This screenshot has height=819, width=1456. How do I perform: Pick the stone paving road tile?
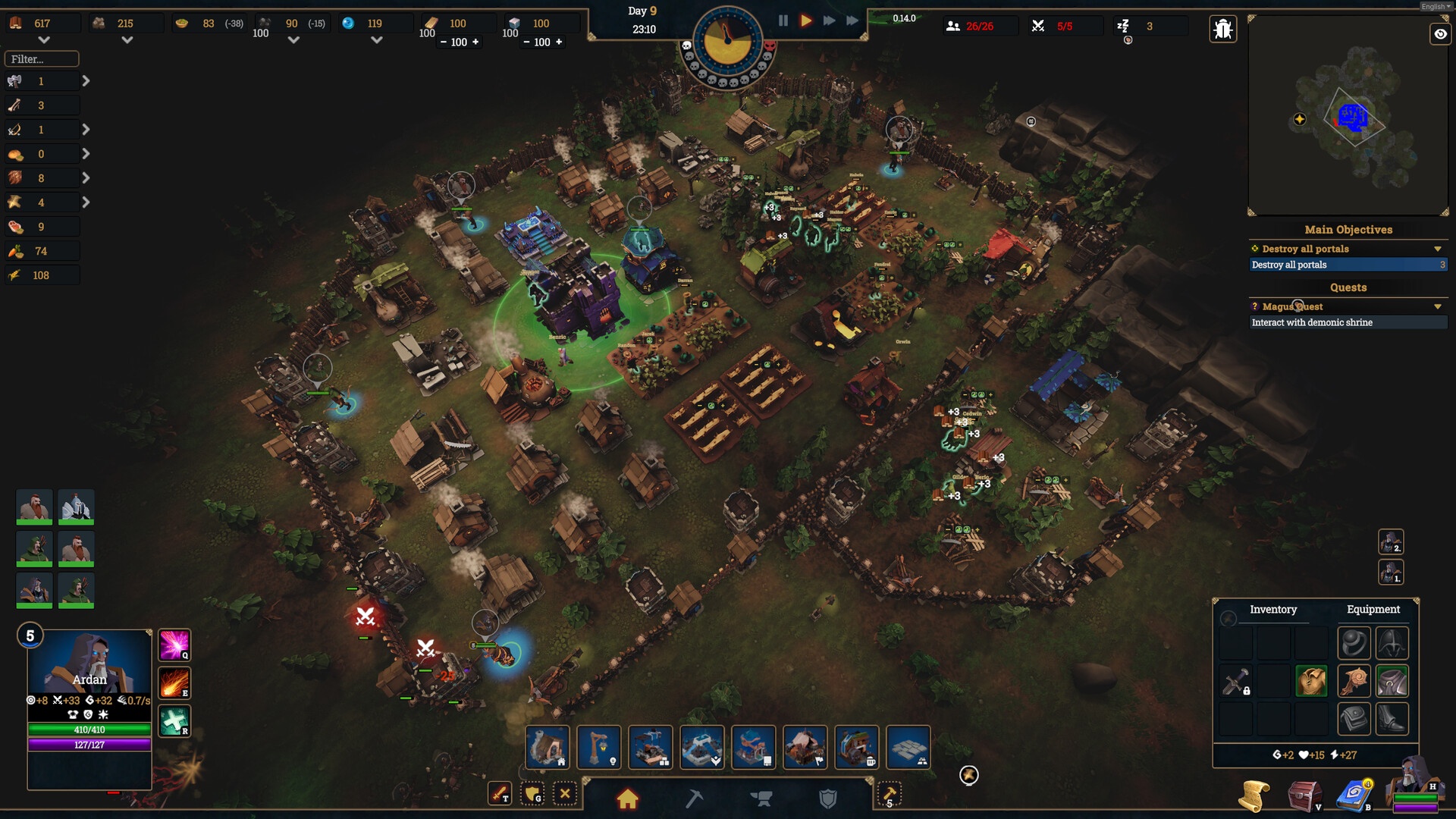[908, 747]
